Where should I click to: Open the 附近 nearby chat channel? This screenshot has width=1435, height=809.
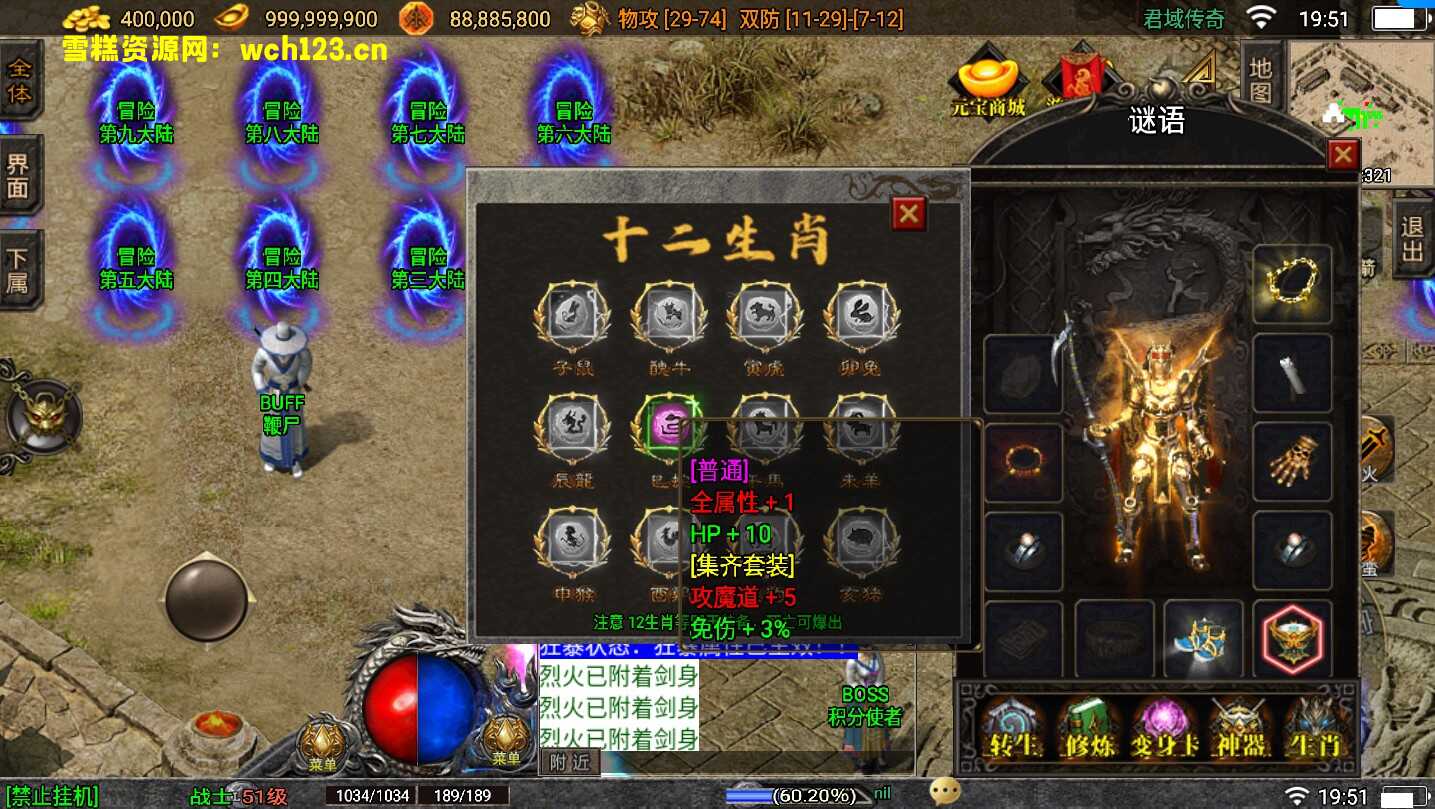click(x=571, y=762)
